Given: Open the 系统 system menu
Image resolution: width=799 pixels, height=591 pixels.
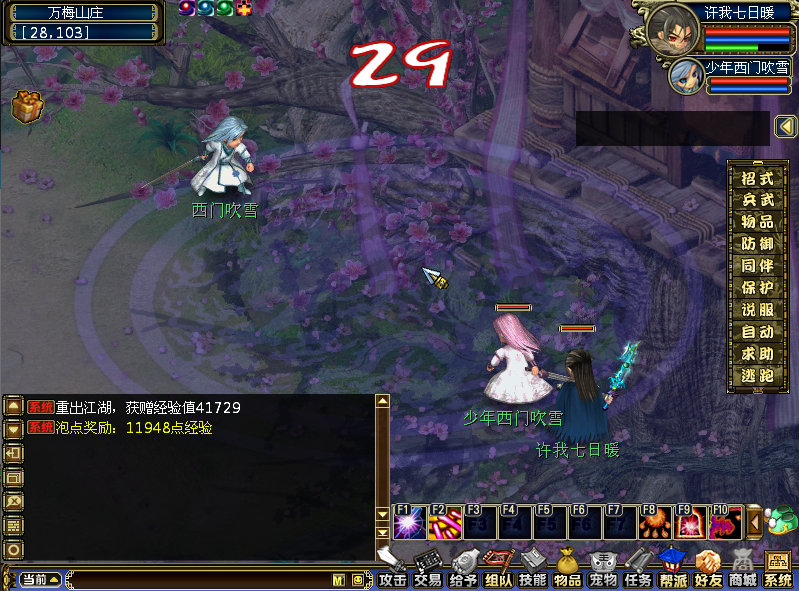Looking at the screenshot, I should pyautogui.click(x=777, y=570).
